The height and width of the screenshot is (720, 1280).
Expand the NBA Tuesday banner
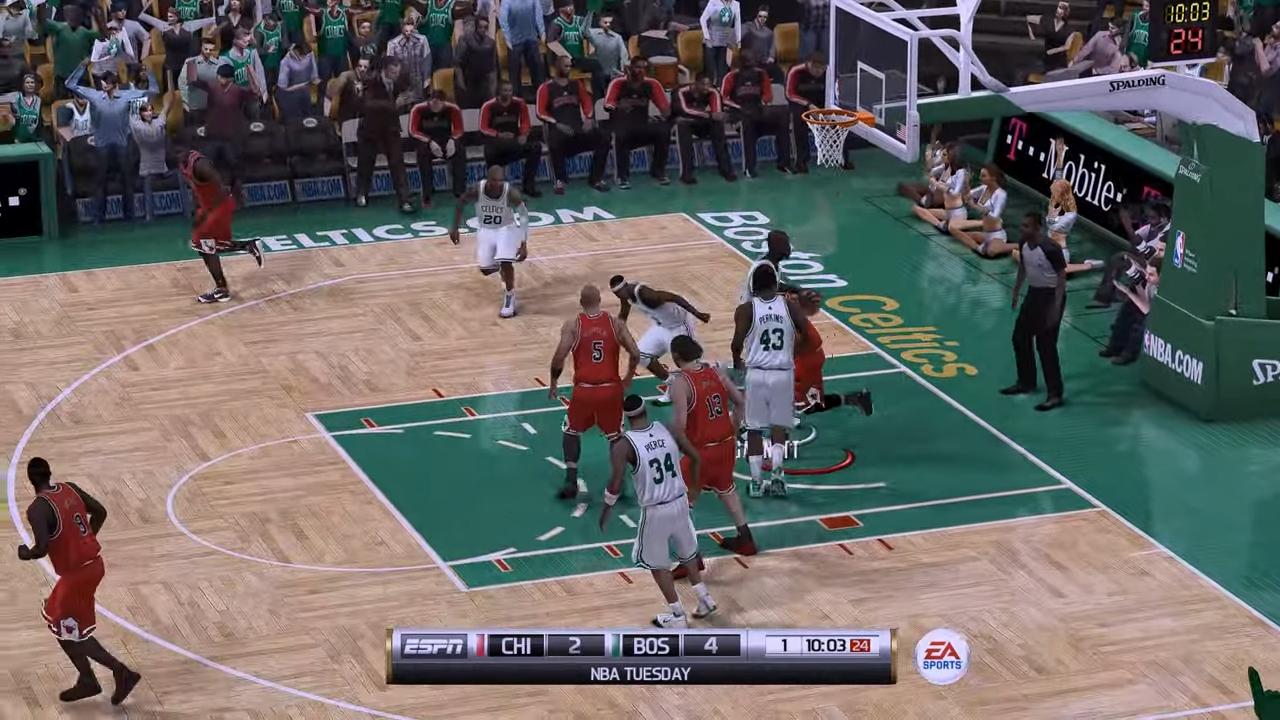[640, 673]
